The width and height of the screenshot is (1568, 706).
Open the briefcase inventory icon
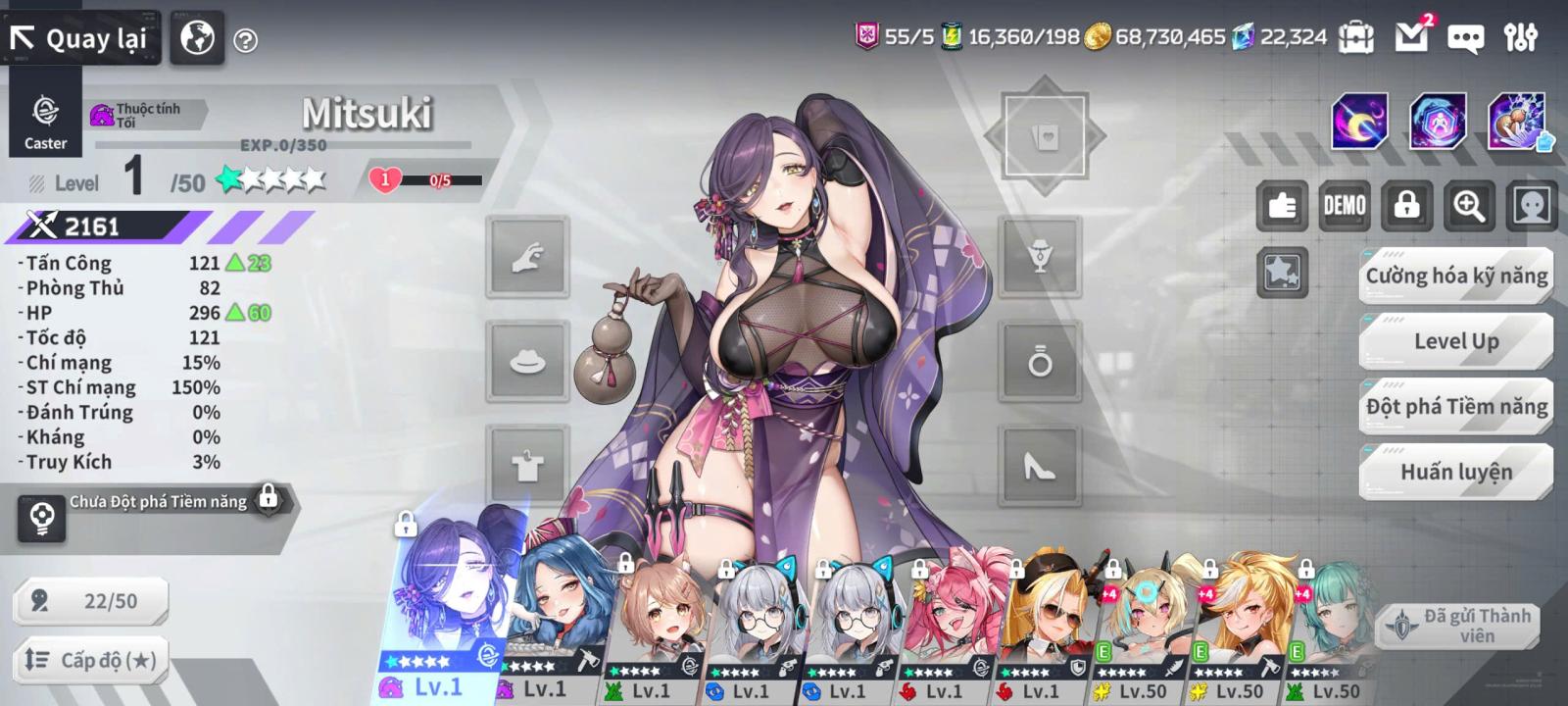1356,38
